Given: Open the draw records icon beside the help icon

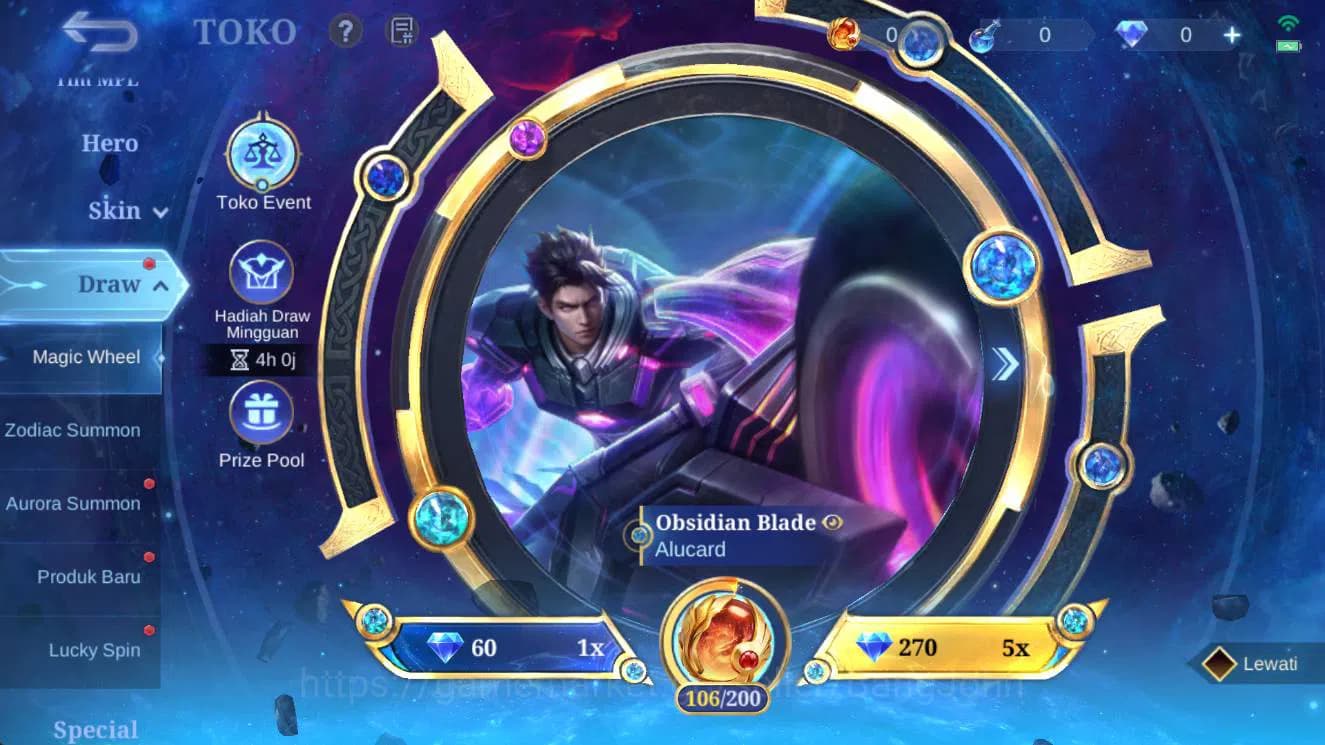Looking at the screenshot, I should coord(402,31).
